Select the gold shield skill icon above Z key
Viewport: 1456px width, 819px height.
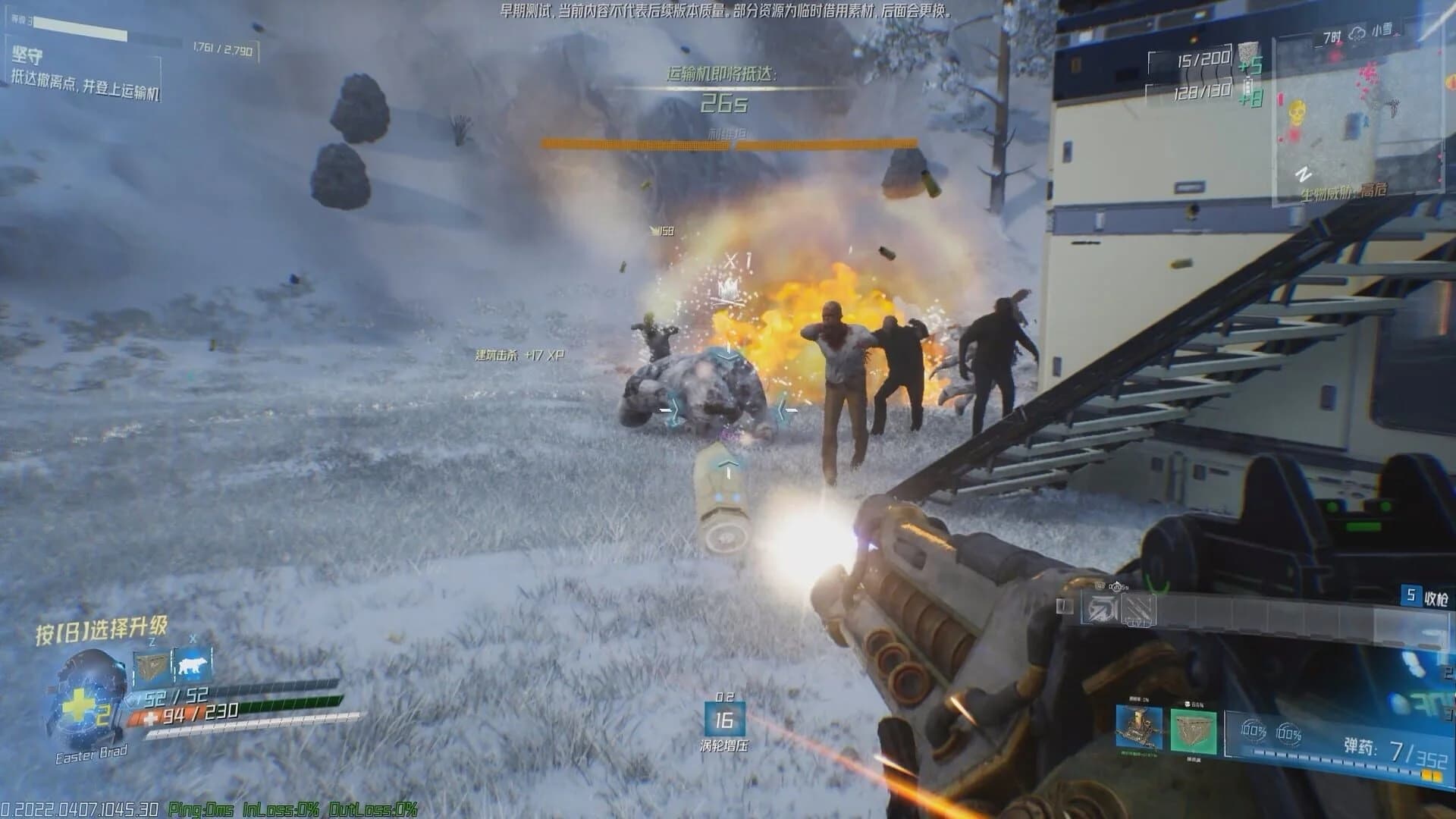click(x=152, y=666)
